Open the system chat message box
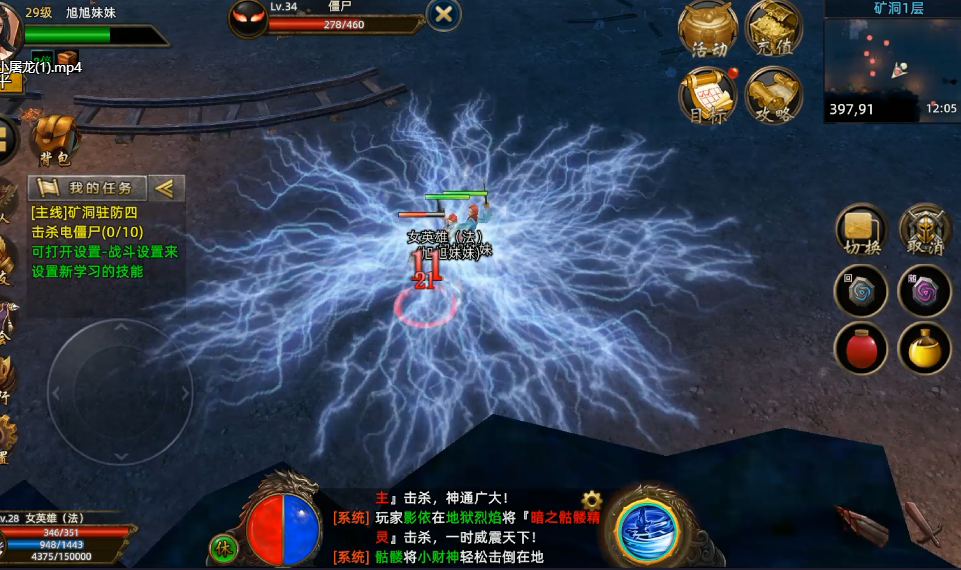 tap(460, 527)
